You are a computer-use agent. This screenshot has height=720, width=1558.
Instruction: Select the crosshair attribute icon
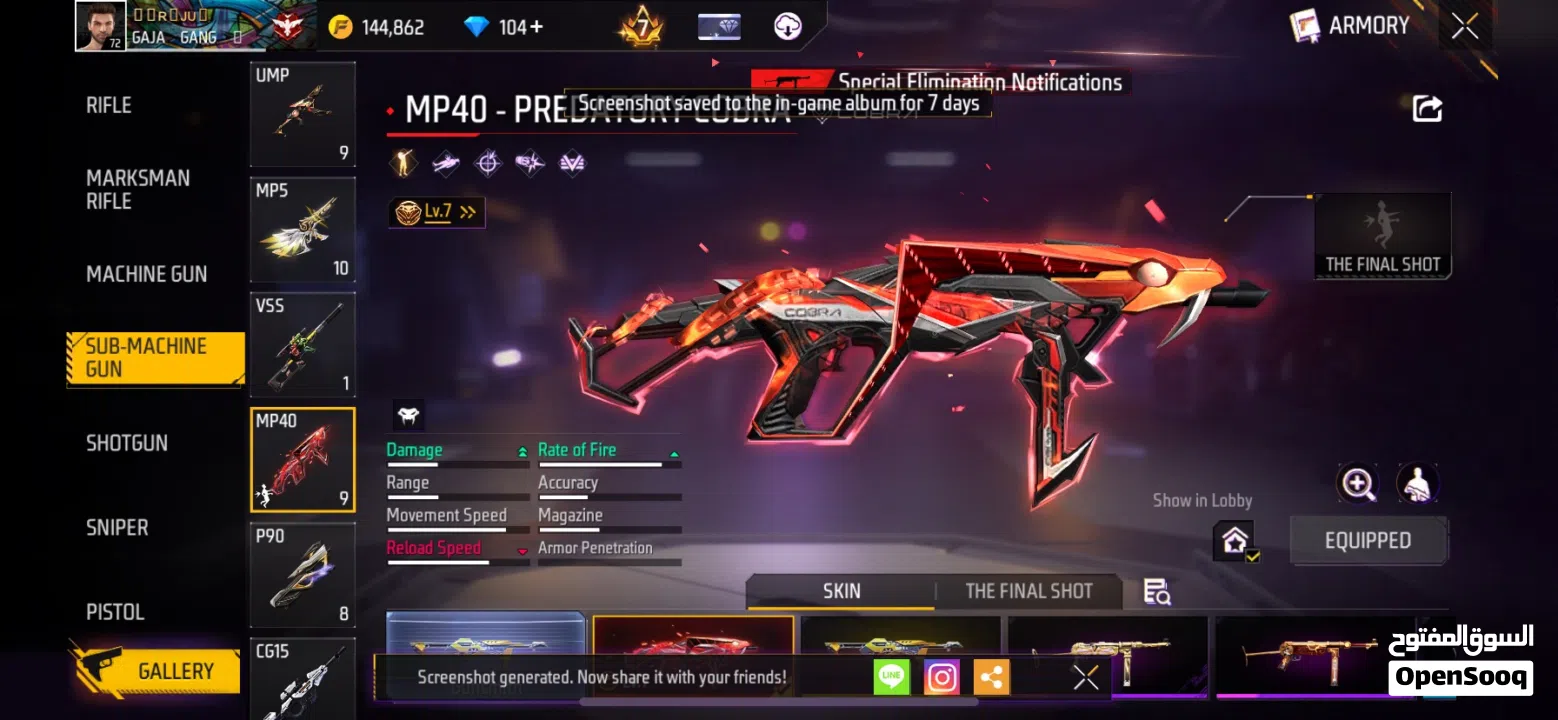488,162
